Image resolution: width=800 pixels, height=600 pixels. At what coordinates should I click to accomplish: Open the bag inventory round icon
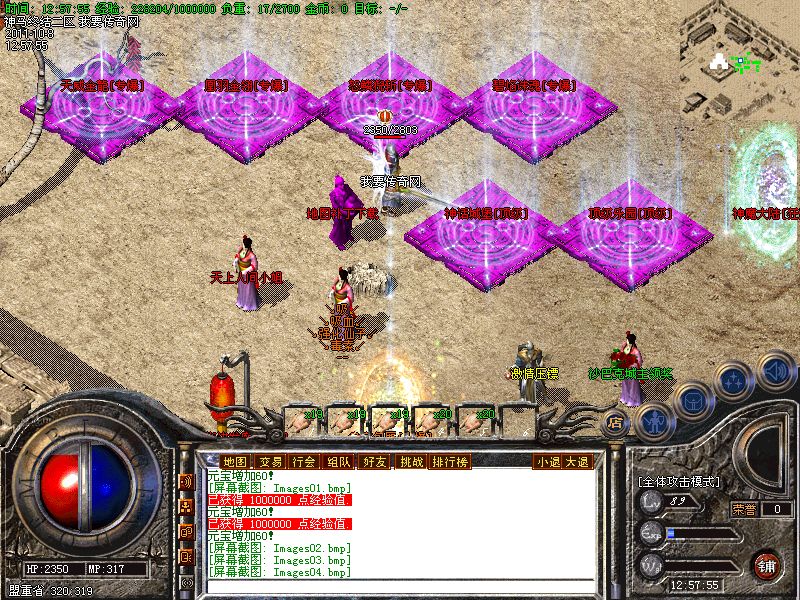(693, 401)
